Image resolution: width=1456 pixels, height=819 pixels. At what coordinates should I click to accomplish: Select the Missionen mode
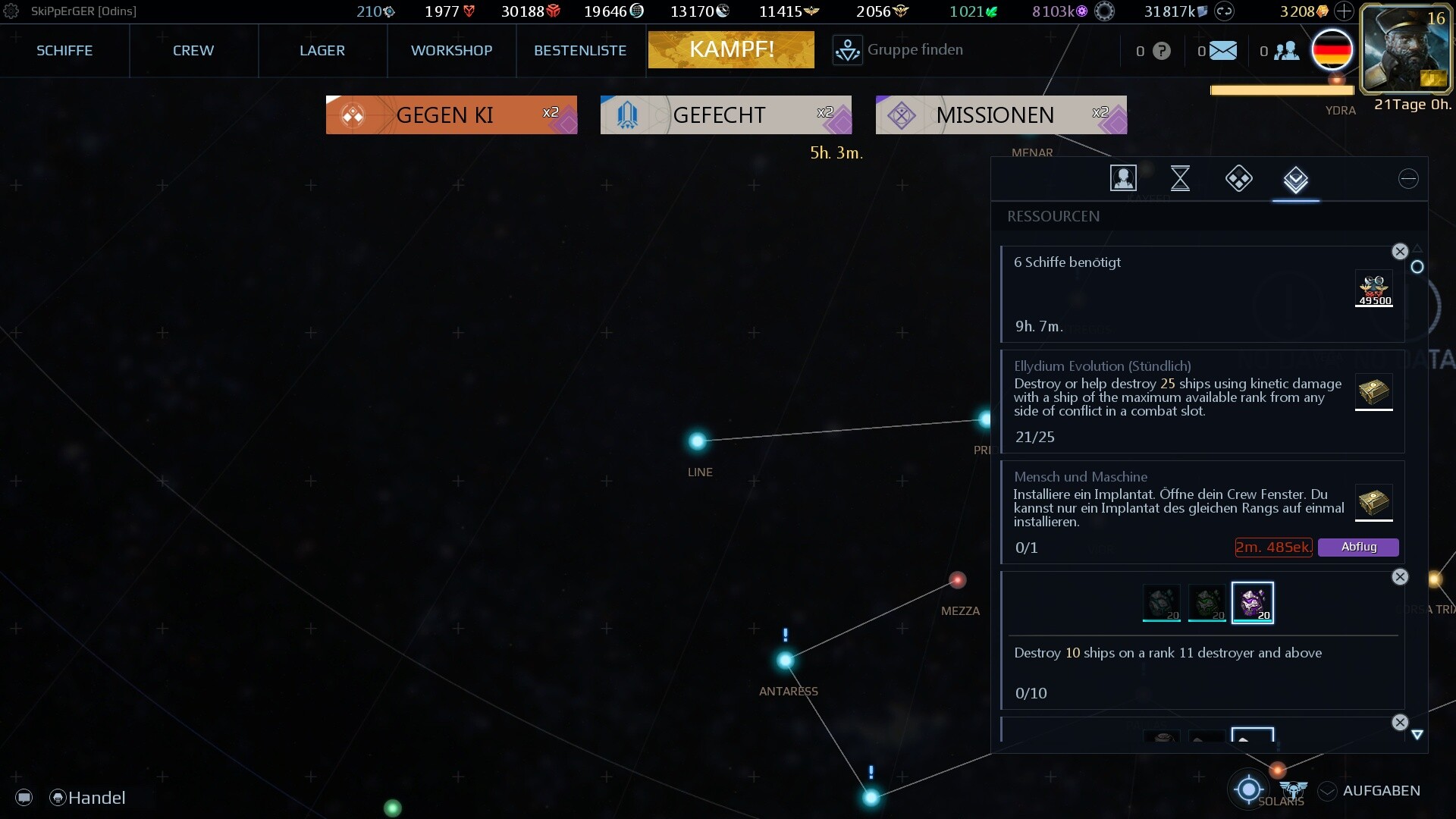click(1001, 115)
